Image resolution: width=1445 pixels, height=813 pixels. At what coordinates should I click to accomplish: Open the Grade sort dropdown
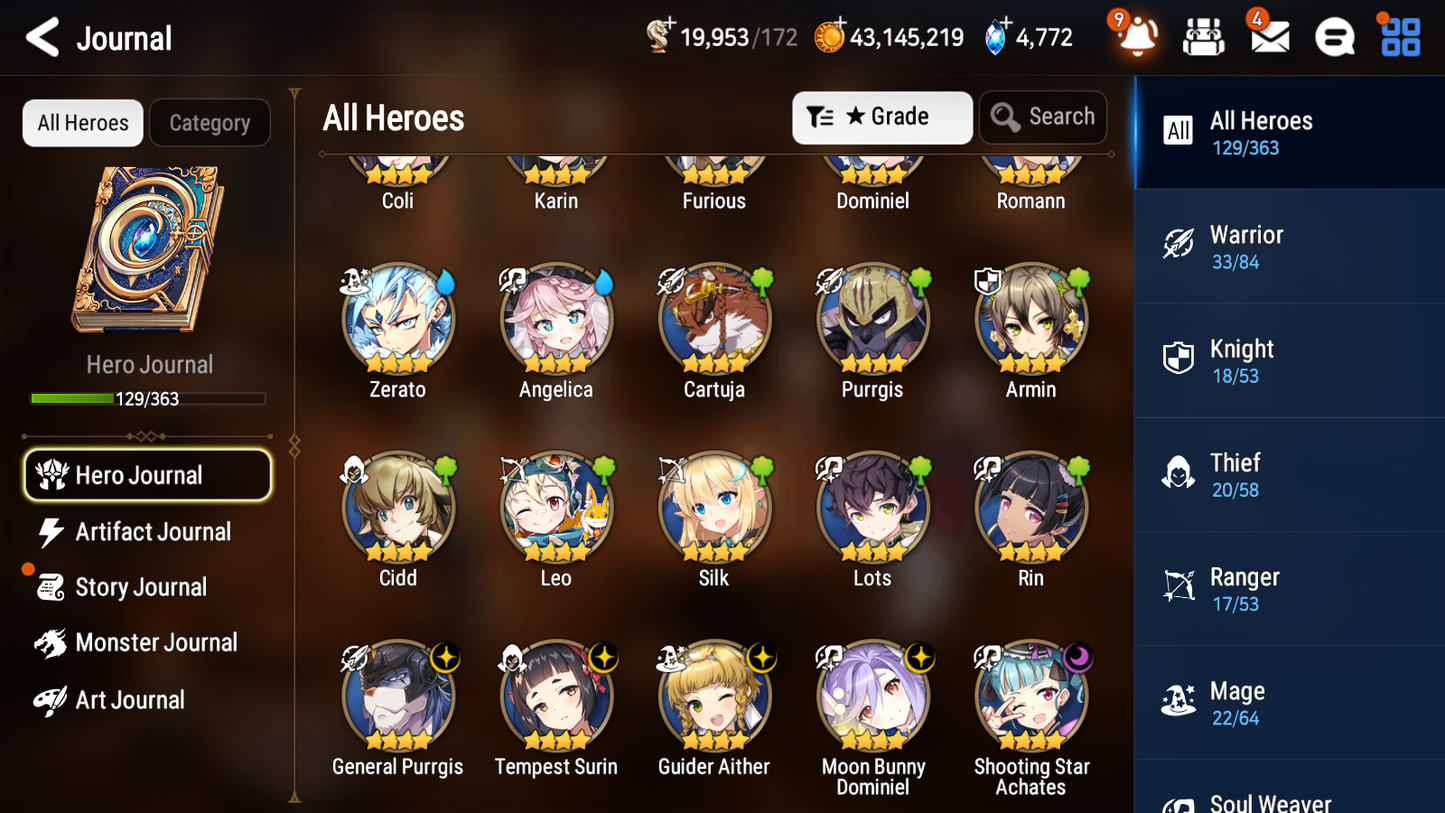coord(882,117)
